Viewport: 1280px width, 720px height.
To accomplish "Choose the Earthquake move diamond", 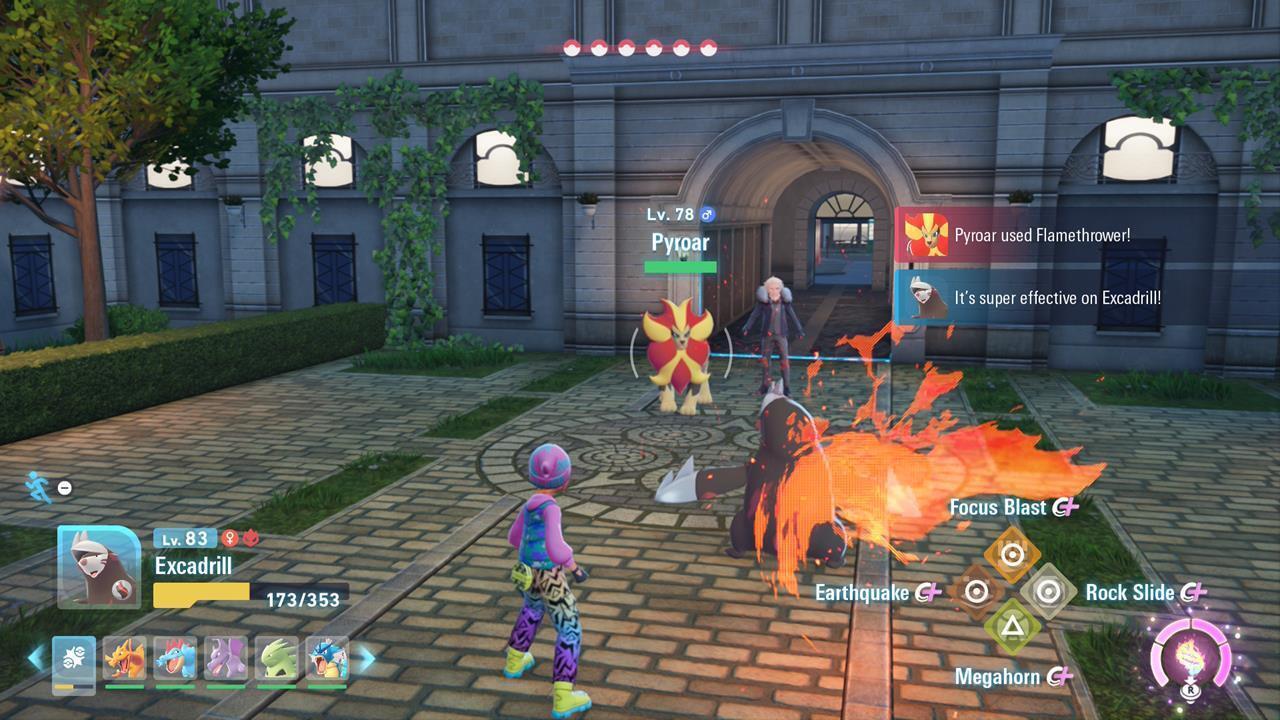I will (x=977, y=592).
